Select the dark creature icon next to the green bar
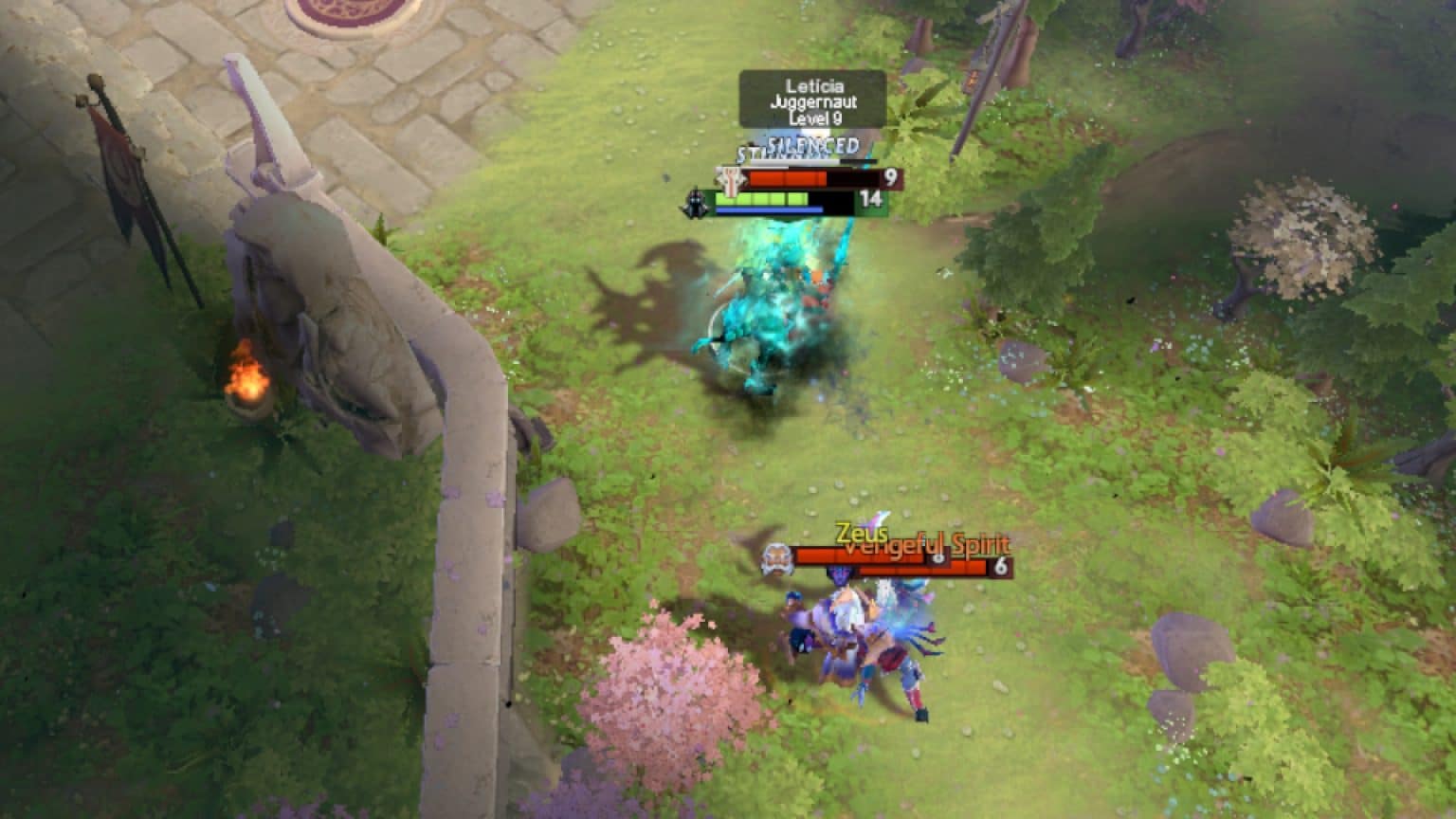The height and width of the screenshot is (819, 1456). click(695, 202)
